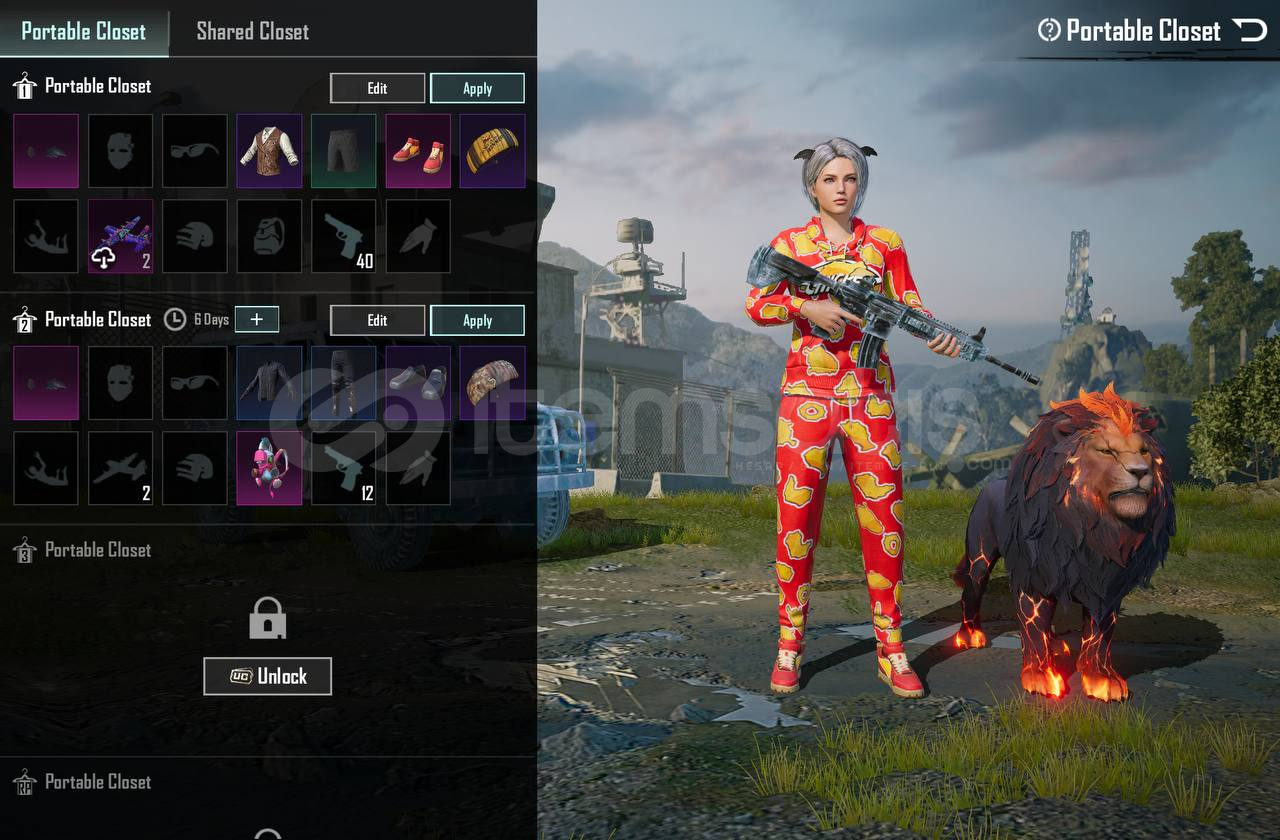Edit the second Portable Closet outfit

[x=377, y=320]
